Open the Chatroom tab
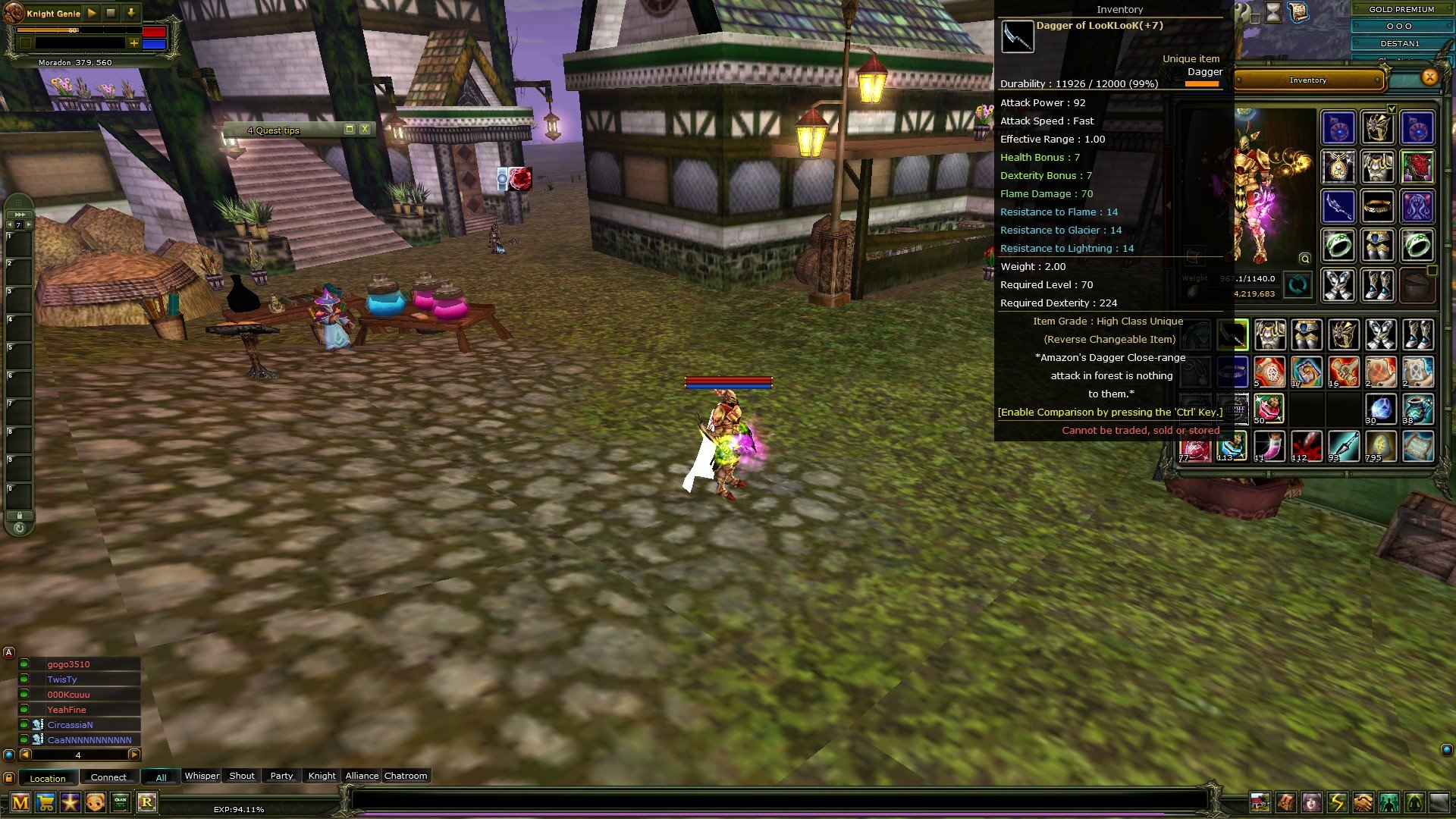The width and height of the screenshot is (1456, 819). coord(406,776)
